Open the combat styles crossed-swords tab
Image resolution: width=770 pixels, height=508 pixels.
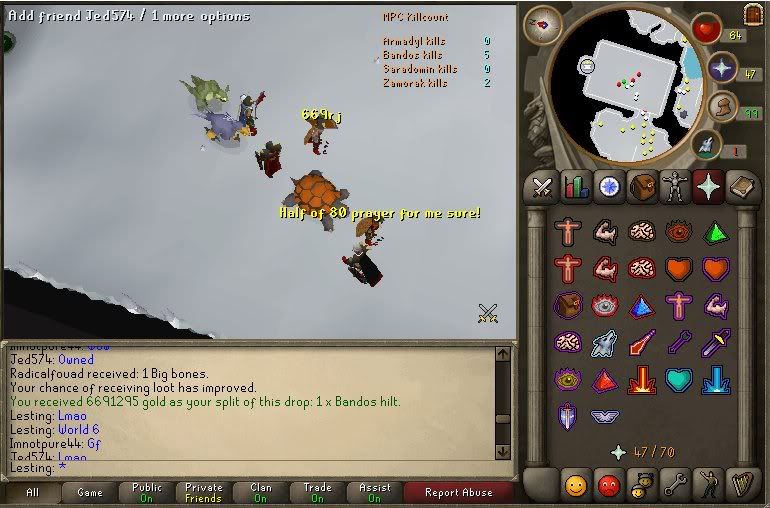pos(543,187)
